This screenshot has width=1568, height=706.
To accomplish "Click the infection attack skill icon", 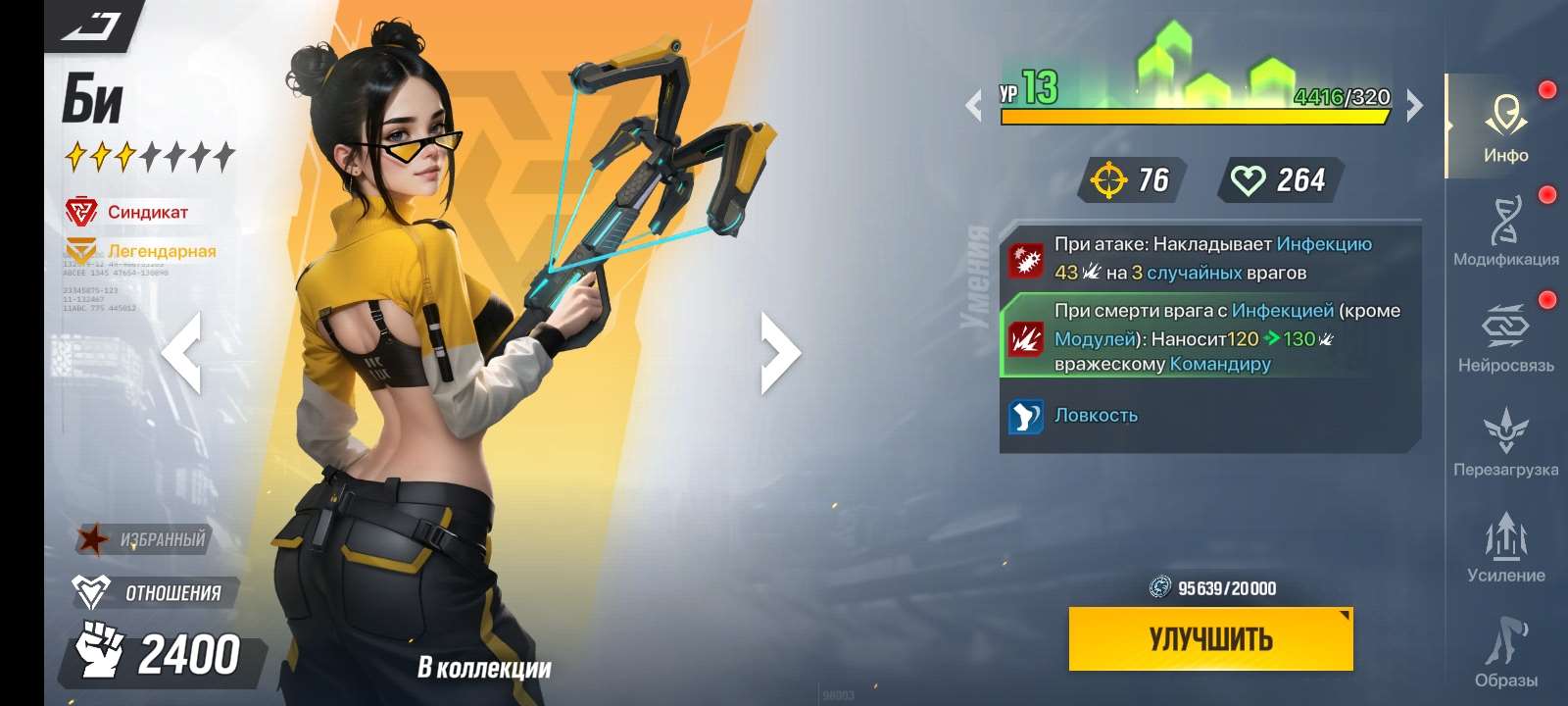I will click(1026, 259).
